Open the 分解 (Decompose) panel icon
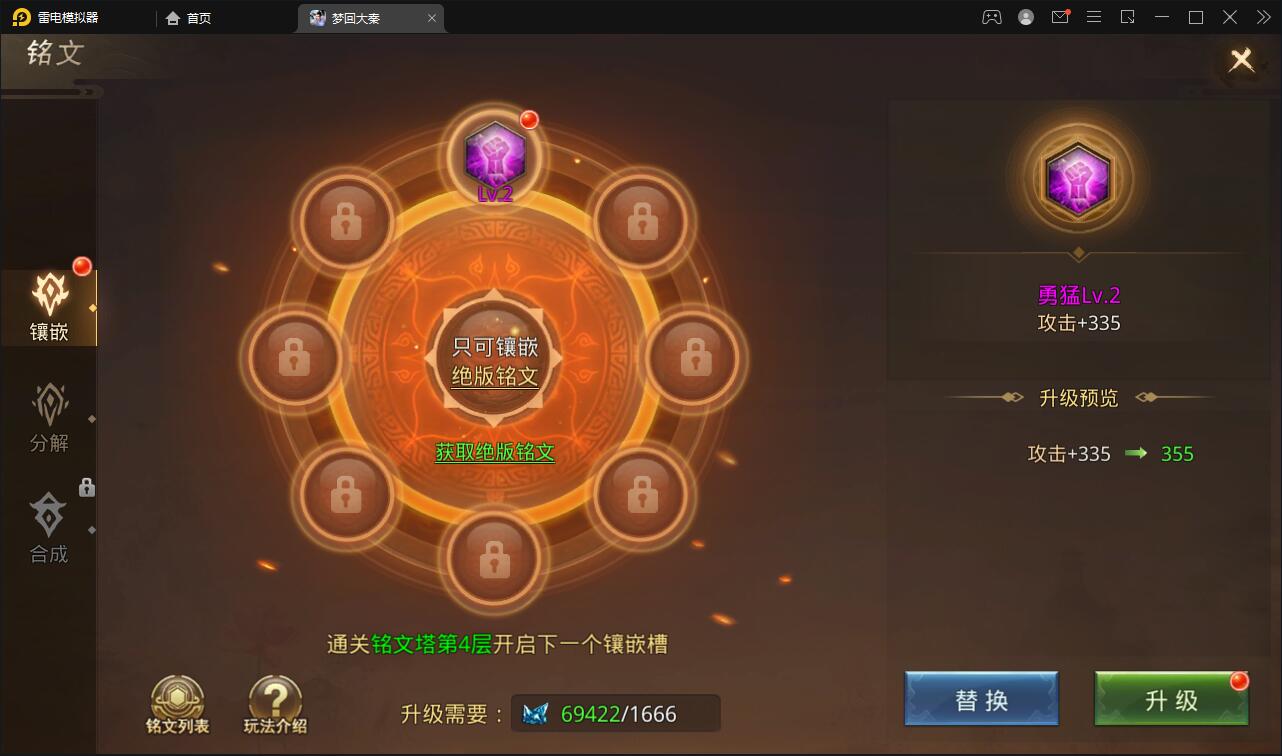The width and height of the screenshot is (1282, 756). tap(49, 413)
